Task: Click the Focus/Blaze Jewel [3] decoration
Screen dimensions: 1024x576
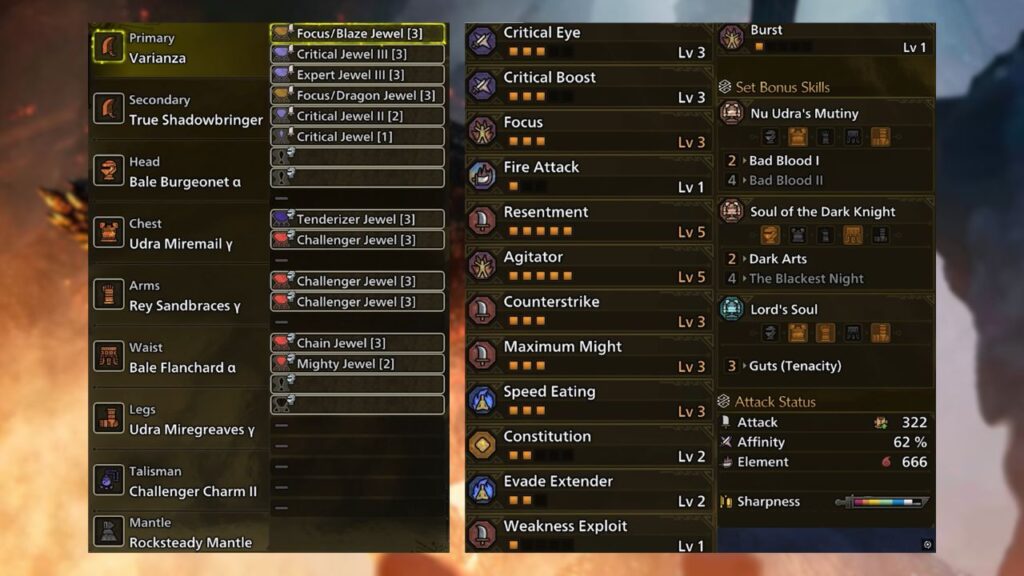Action: (358, 34)
